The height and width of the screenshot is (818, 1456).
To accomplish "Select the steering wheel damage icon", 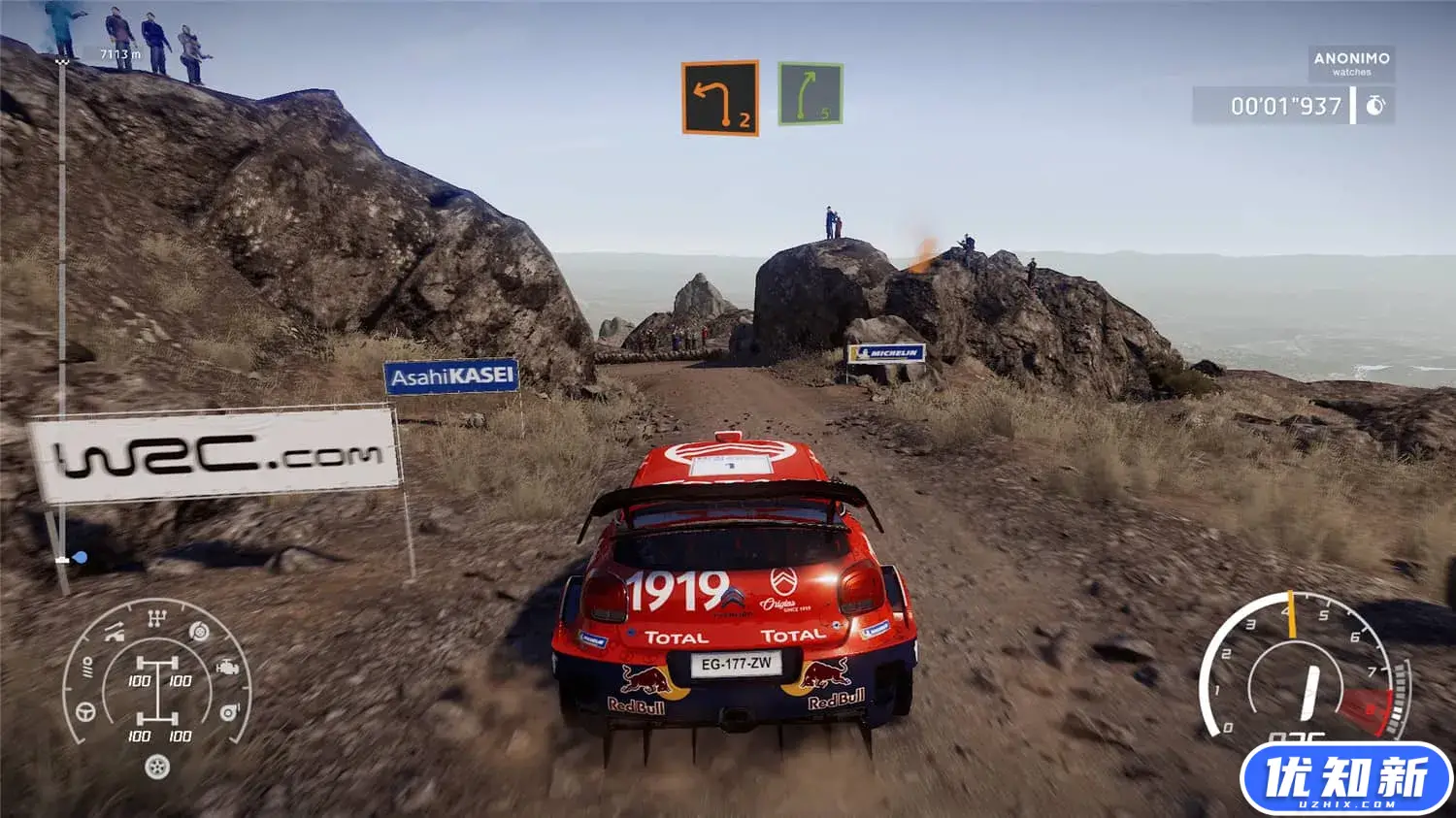I will pos(84,711).
